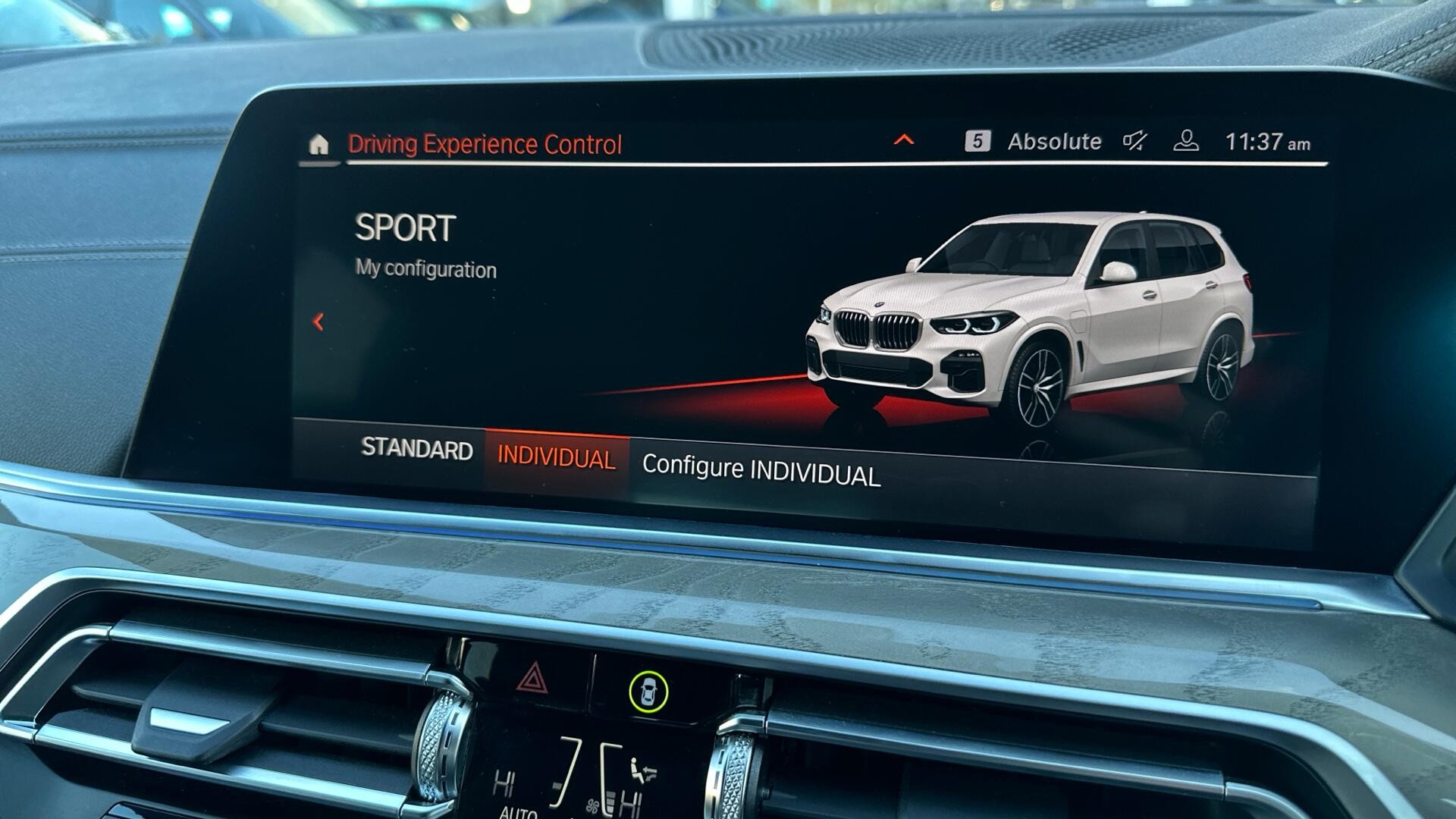Open the Driving Experience Control title
Image resolution: width=1456 pixels, height=819 pixels.
(485, 144)
